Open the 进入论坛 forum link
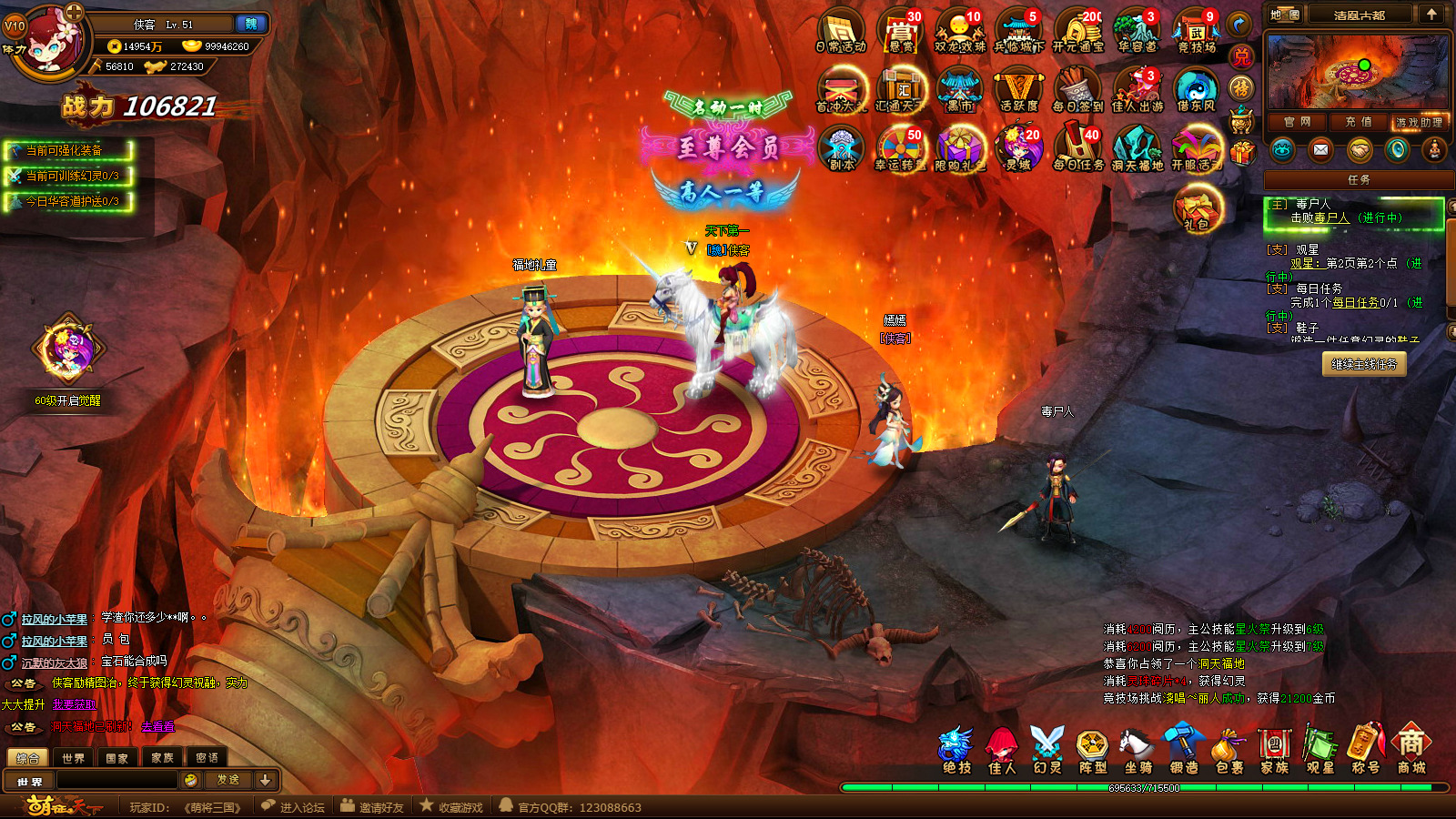This screenshot has height=819, width=1456. (293, 807)
